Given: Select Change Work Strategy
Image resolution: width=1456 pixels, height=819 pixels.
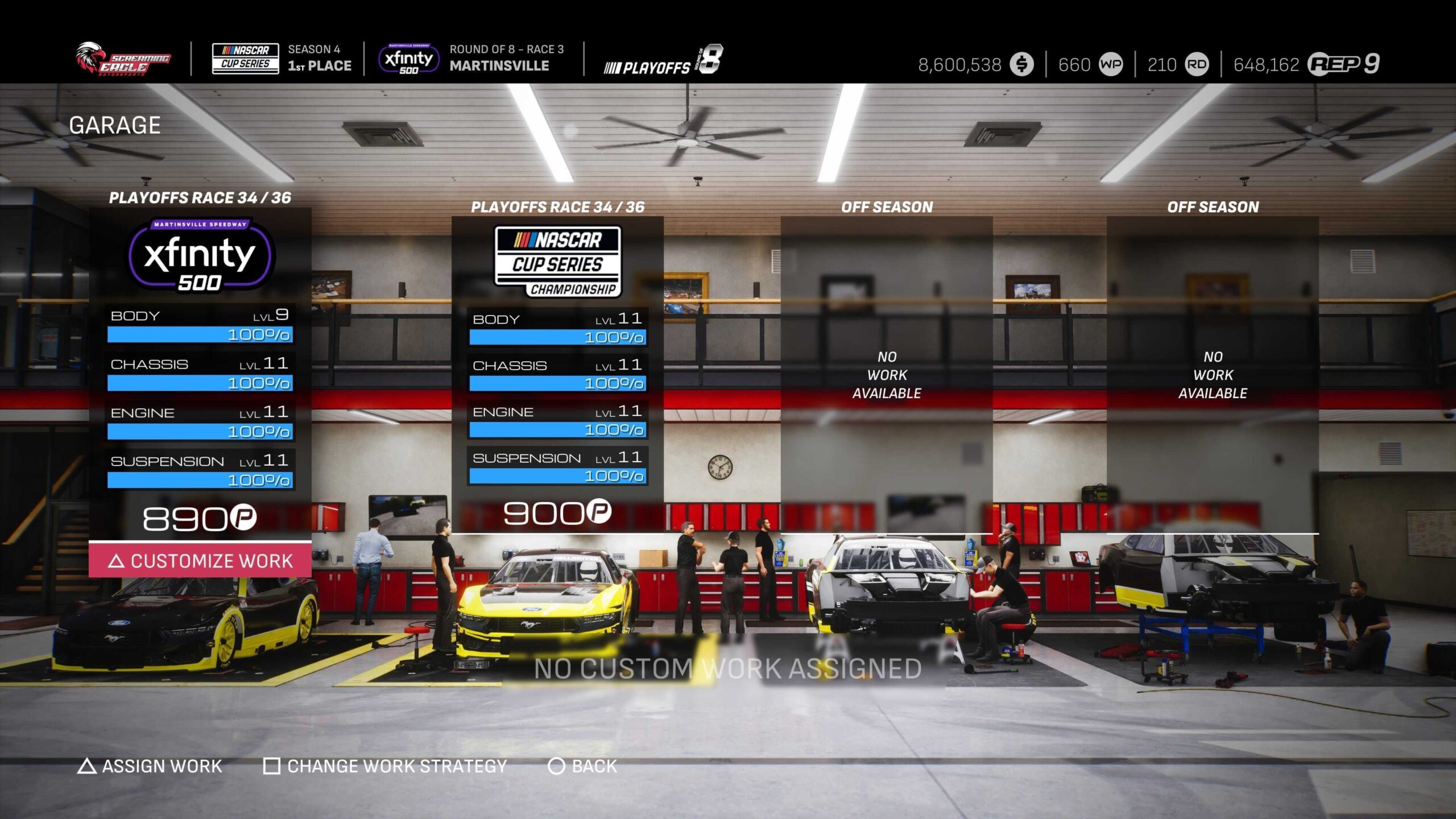Looking at the screenshot, I should click(x=386, y=766).
